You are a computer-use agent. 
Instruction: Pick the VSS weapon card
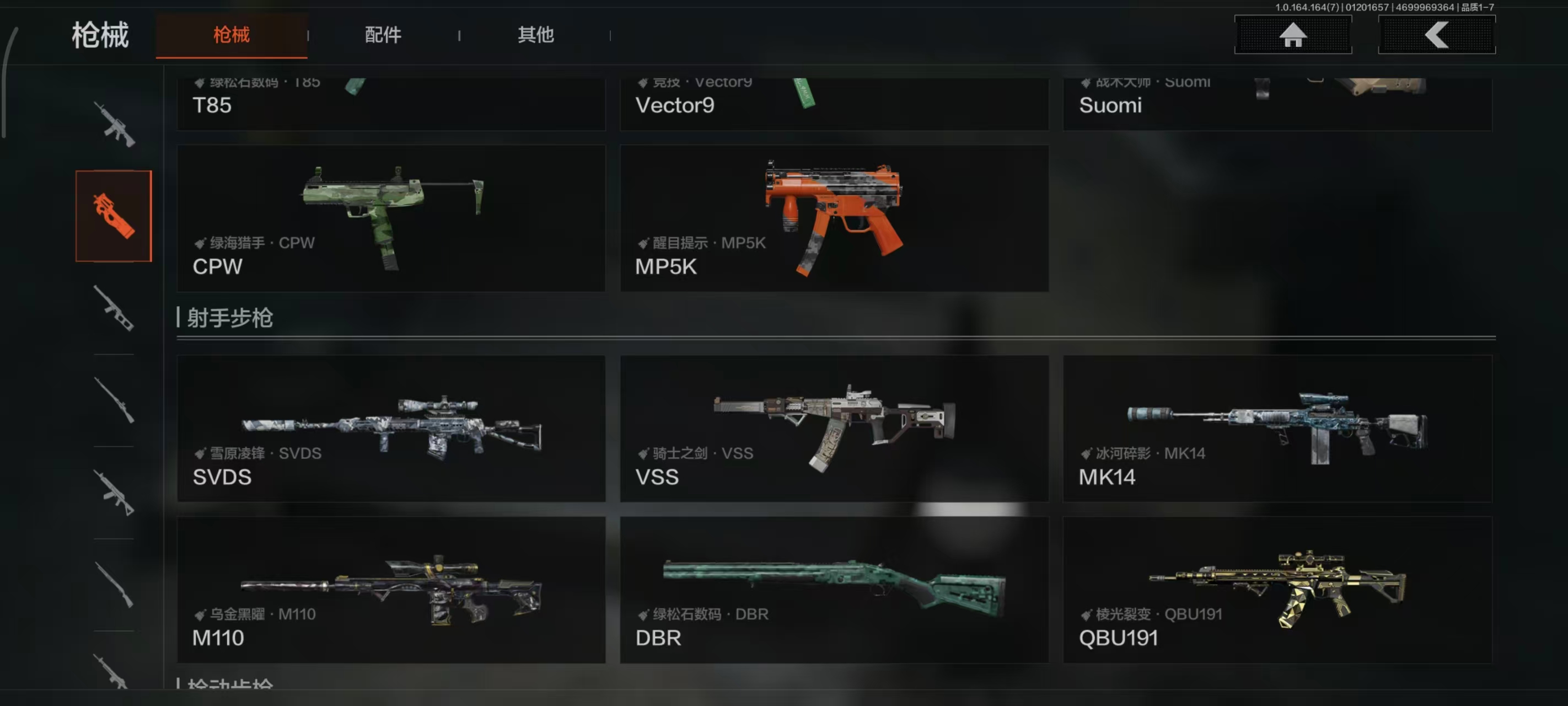click(834, 428)
